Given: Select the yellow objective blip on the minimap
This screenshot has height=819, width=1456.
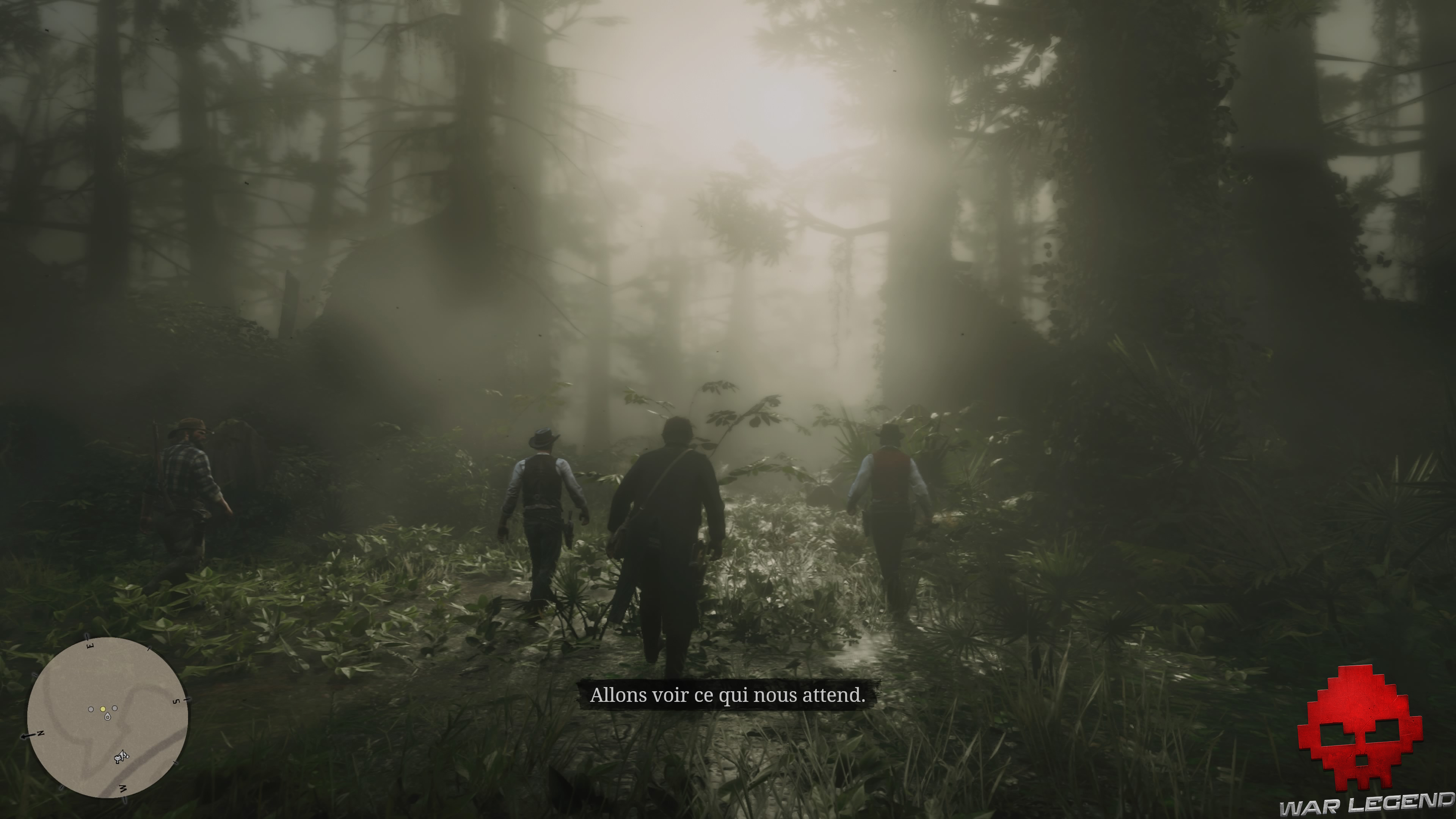Looking at the screenshot, I should (x=103, y=709).
